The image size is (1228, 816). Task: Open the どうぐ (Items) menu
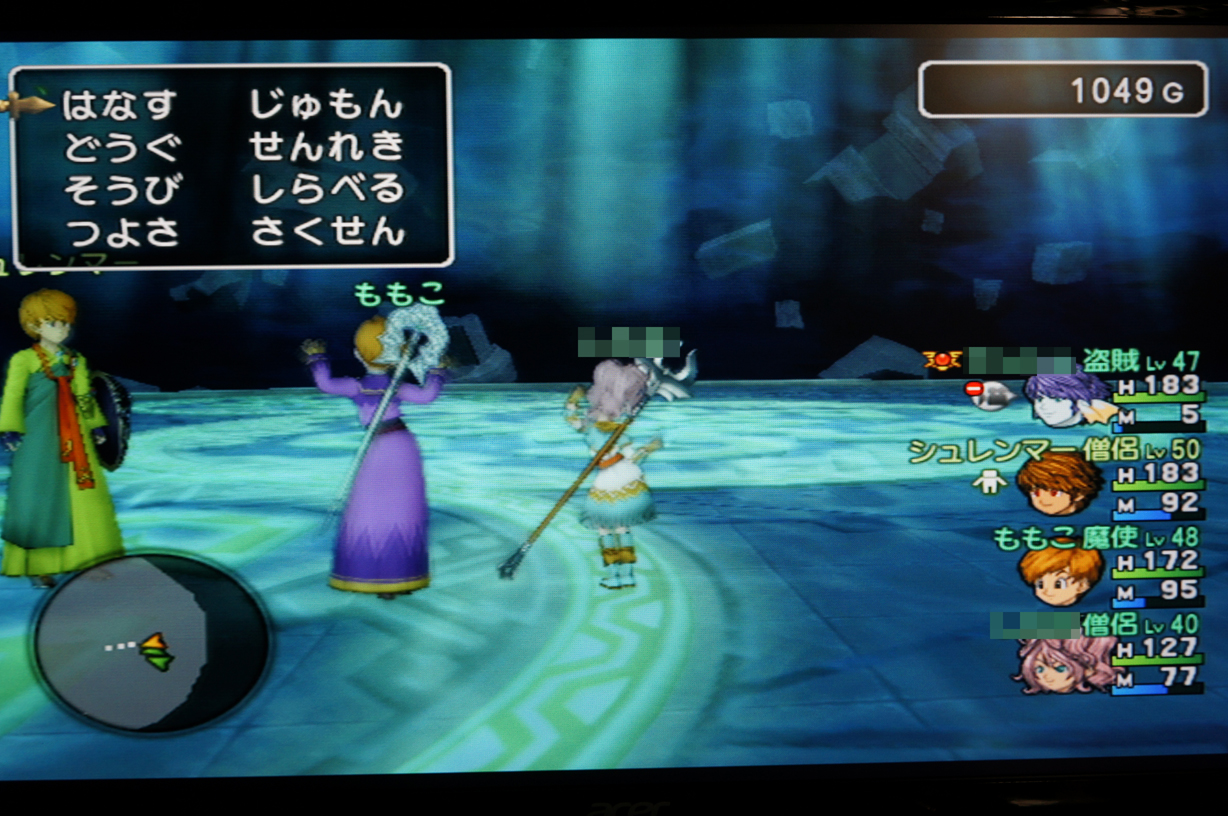click(122, 147)
